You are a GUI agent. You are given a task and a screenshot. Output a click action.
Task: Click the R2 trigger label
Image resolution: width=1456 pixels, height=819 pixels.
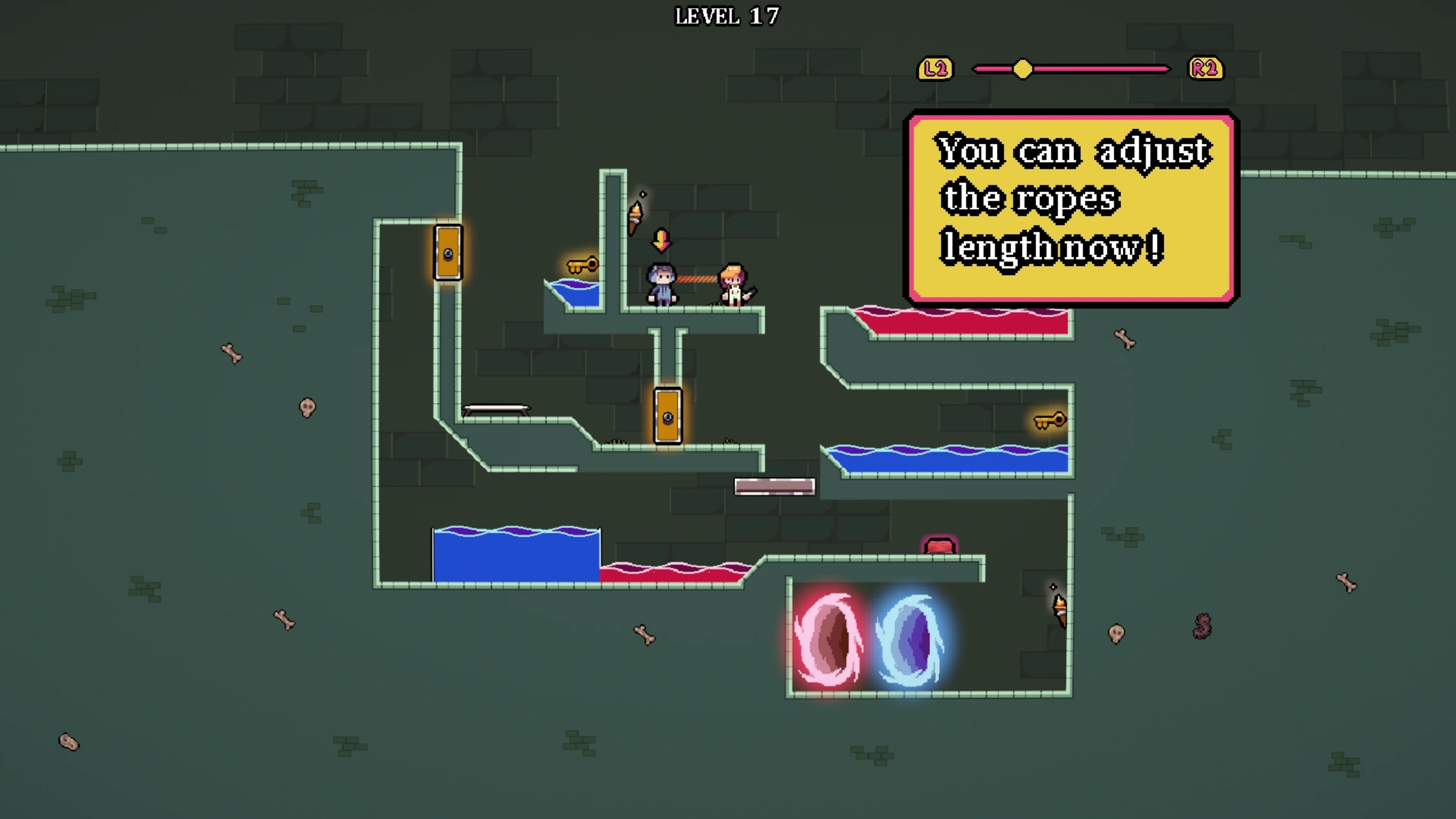click(x=1205, y=69)
